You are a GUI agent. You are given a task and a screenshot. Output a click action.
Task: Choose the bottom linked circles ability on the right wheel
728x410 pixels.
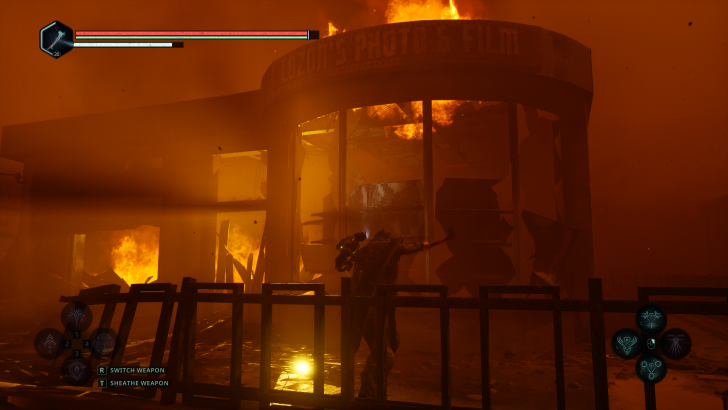point(651,367)
